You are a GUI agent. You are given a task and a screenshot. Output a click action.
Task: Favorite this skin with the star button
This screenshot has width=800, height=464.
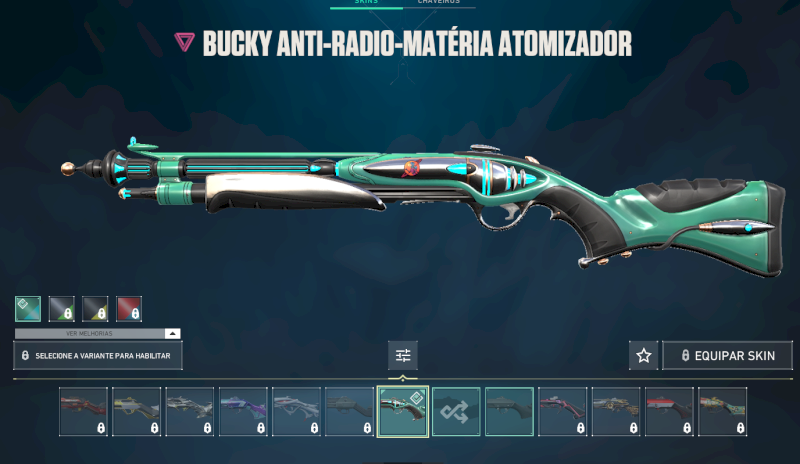[x=644, y=355]
